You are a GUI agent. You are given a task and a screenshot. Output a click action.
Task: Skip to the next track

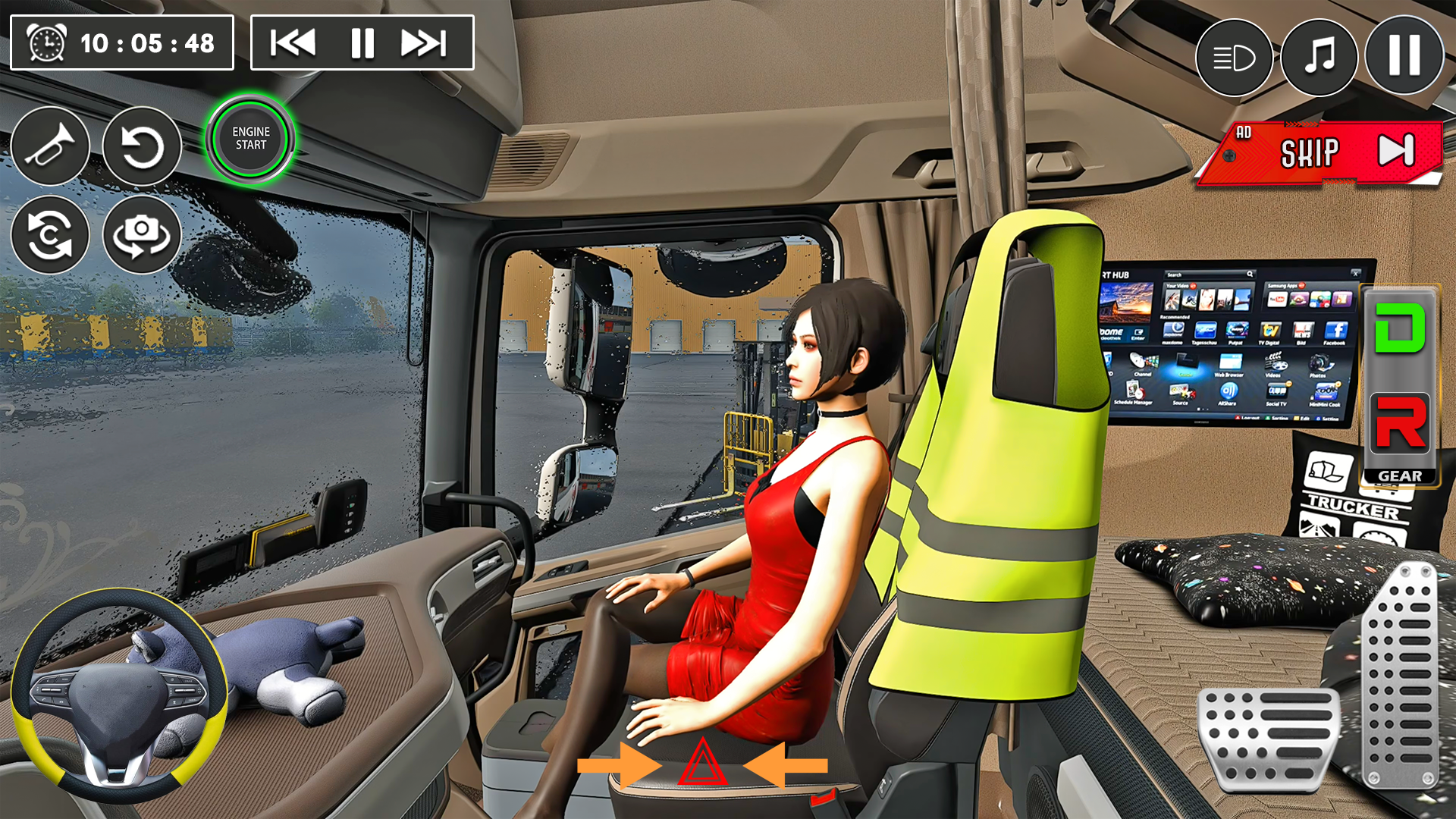pyautogui.click(x=422, y=42)
